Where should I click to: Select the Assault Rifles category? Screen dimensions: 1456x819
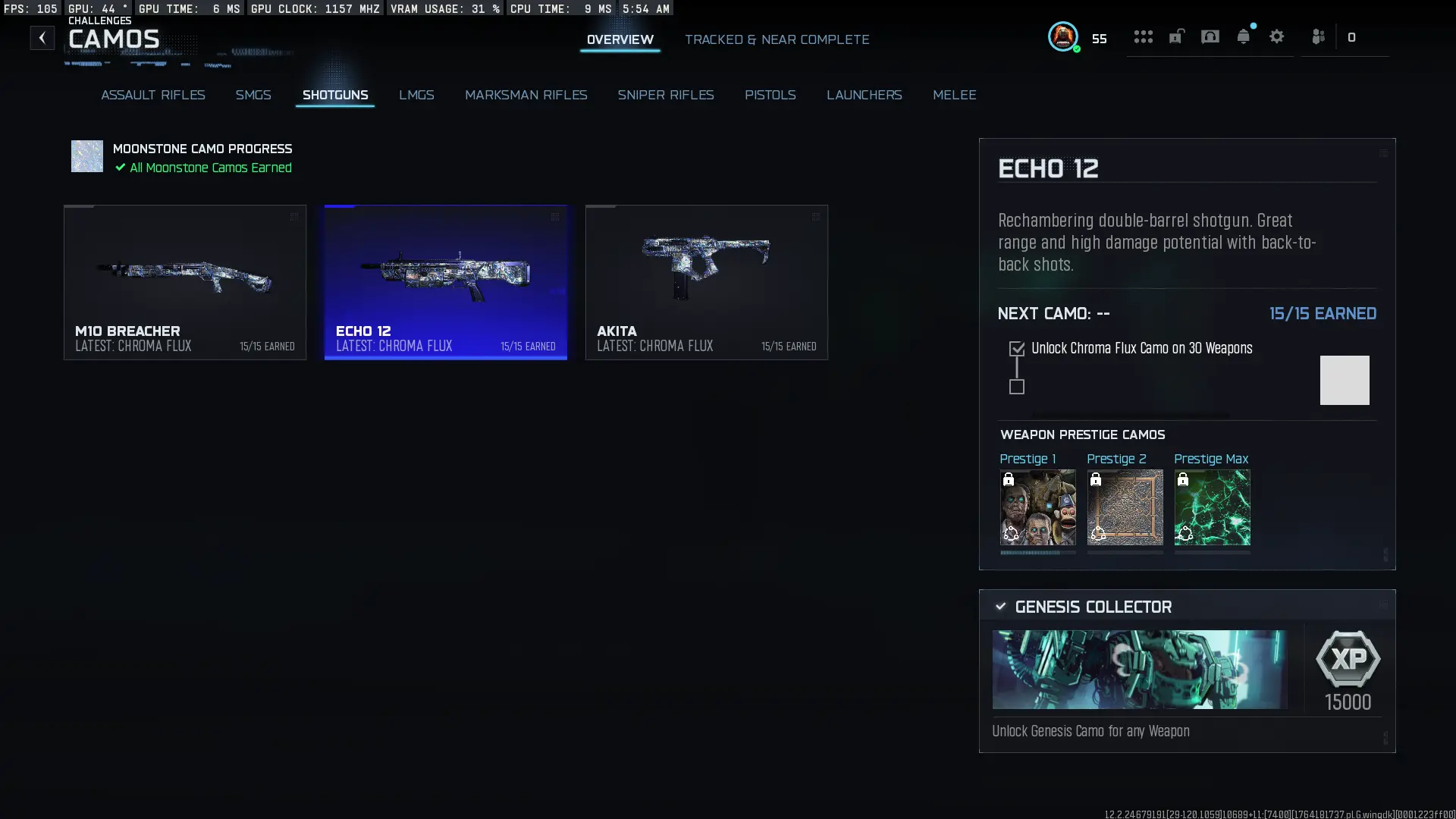click(x=152, y=95)
